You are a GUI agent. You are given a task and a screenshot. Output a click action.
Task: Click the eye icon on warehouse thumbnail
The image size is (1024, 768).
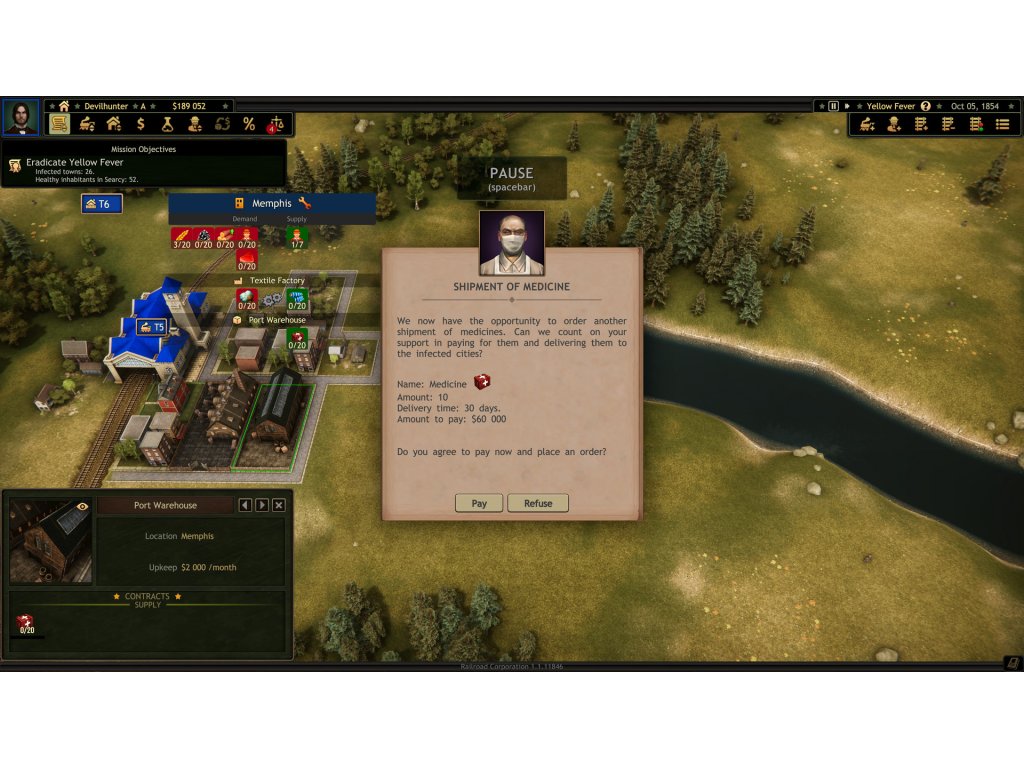(82, 507)
